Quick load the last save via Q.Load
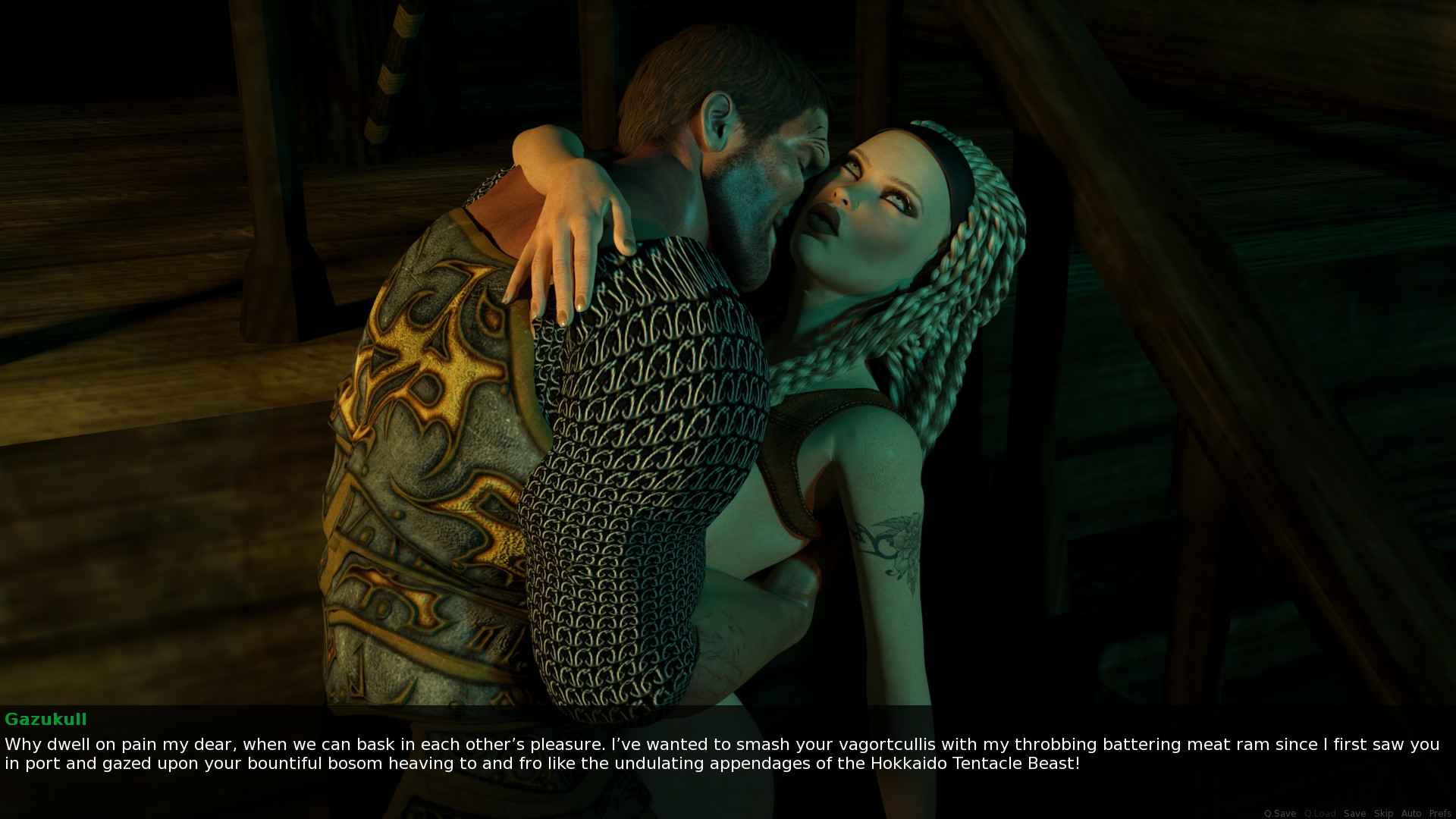Screen dimensions: 1456x819 [1321, 814]
